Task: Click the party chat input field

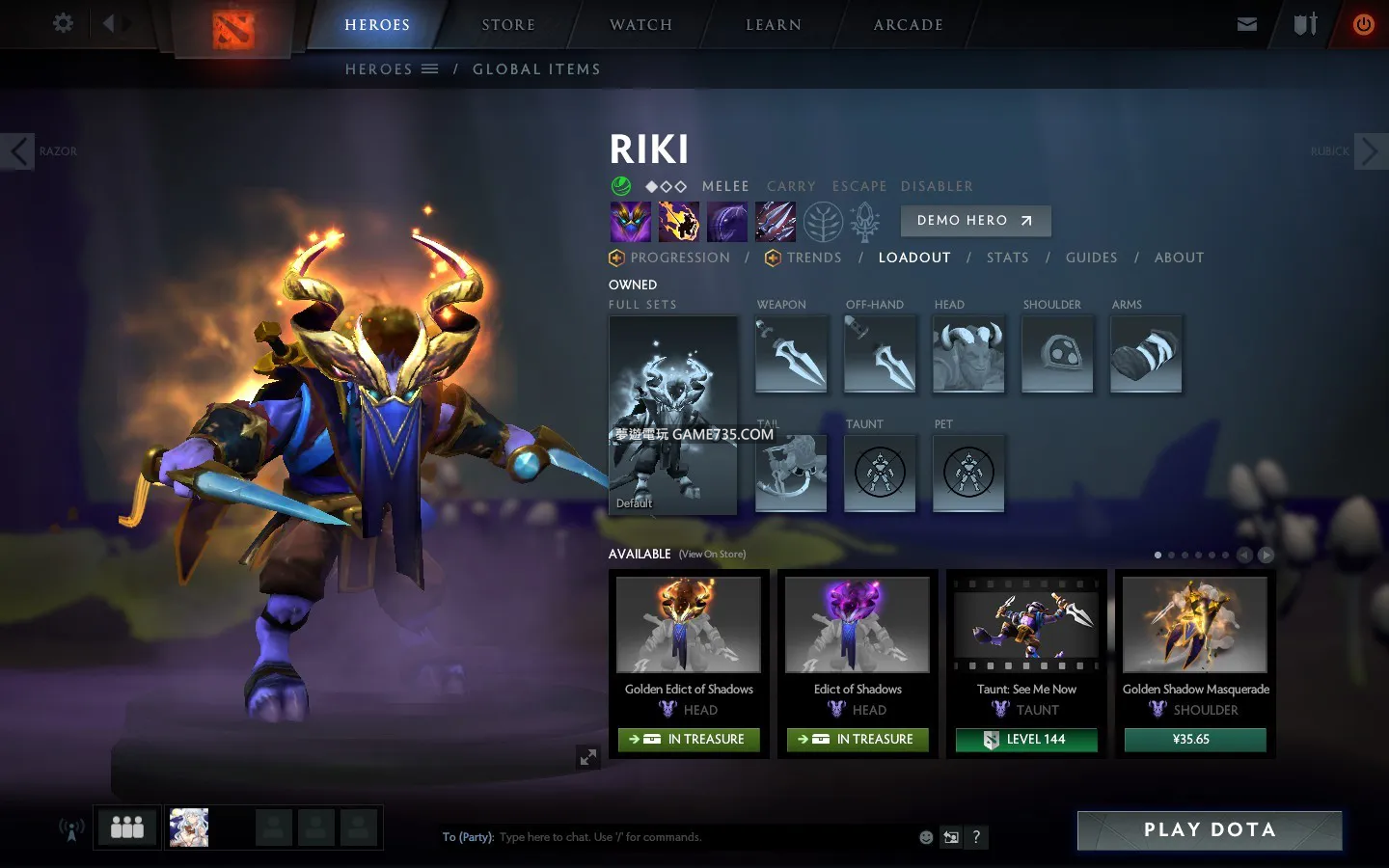Action: pyautogui.click(x=704, y=837)
